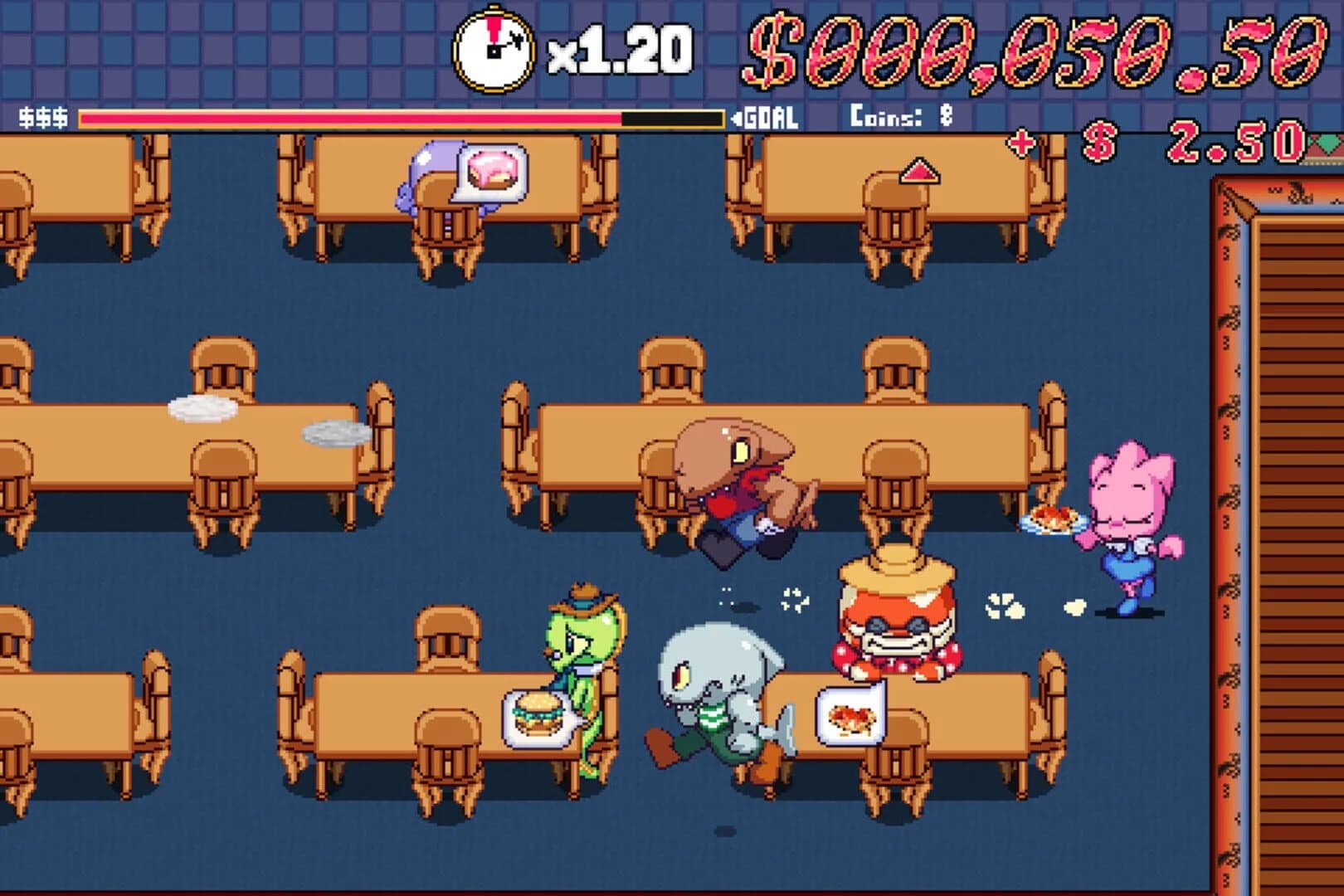This screenshot has height=896, width=1344.
Task: Click the Coins: 8 counter
Action: (x=902, y=119)
